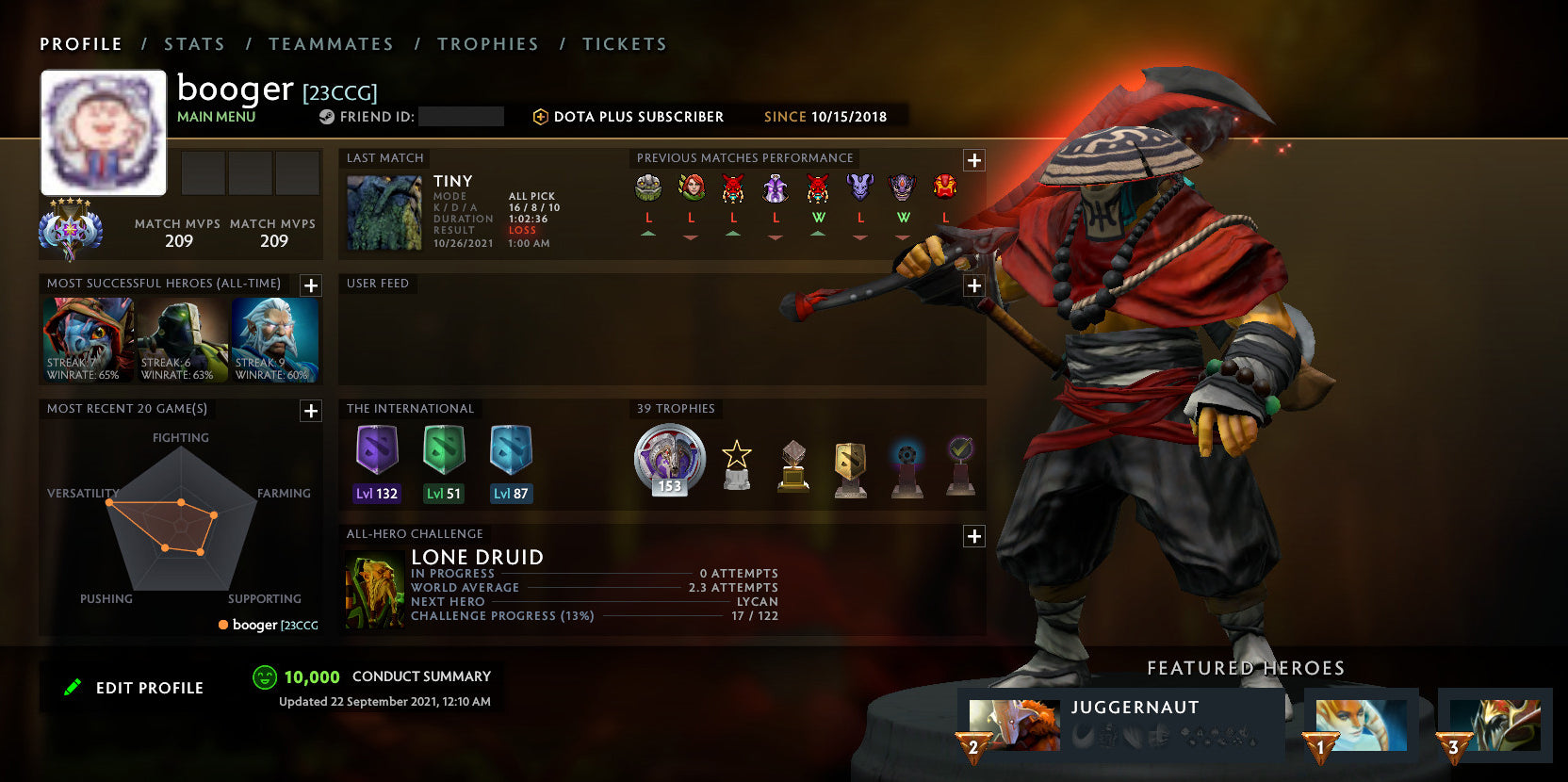Open the Main Menu link
Screen dimensions: 1568x782
tap(216, 116)
